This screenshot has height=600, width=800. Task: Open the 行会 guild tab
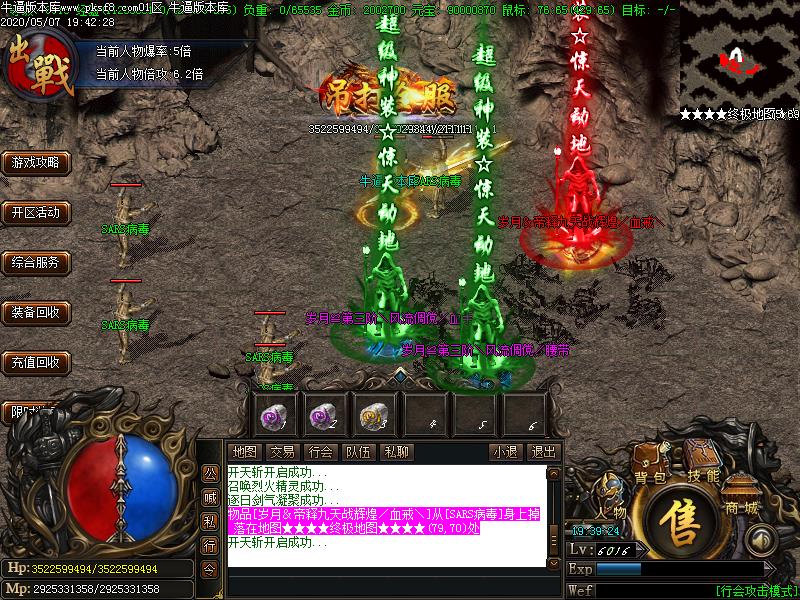point(320,452)
